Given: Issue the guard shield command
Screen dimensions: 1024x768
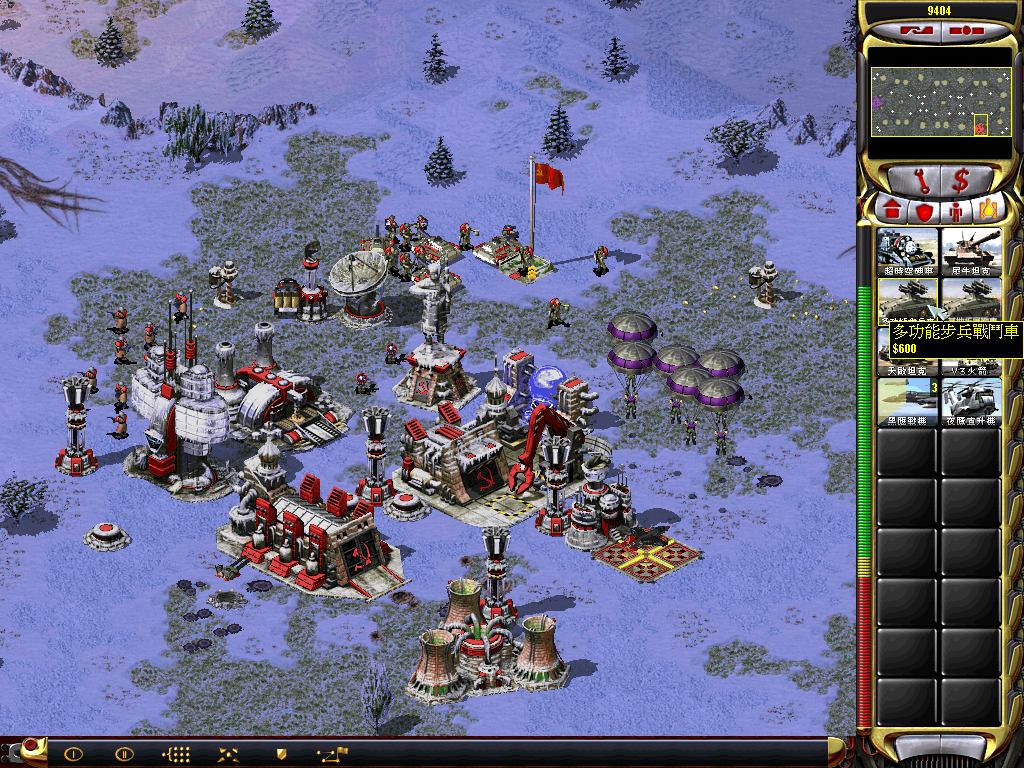Looking at the screenshot, I should pos(281,754).
